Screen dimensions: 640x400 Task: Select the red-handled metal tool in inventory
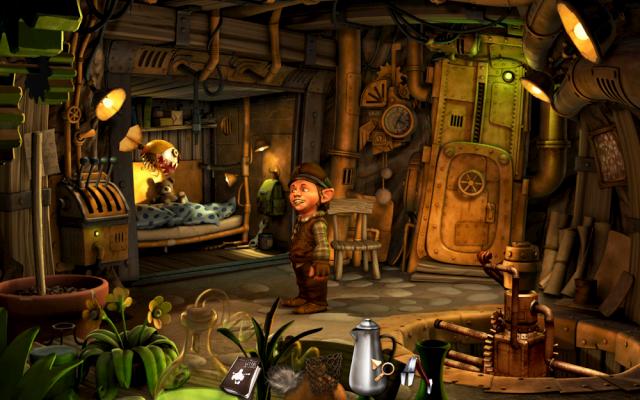pos(409,372)
